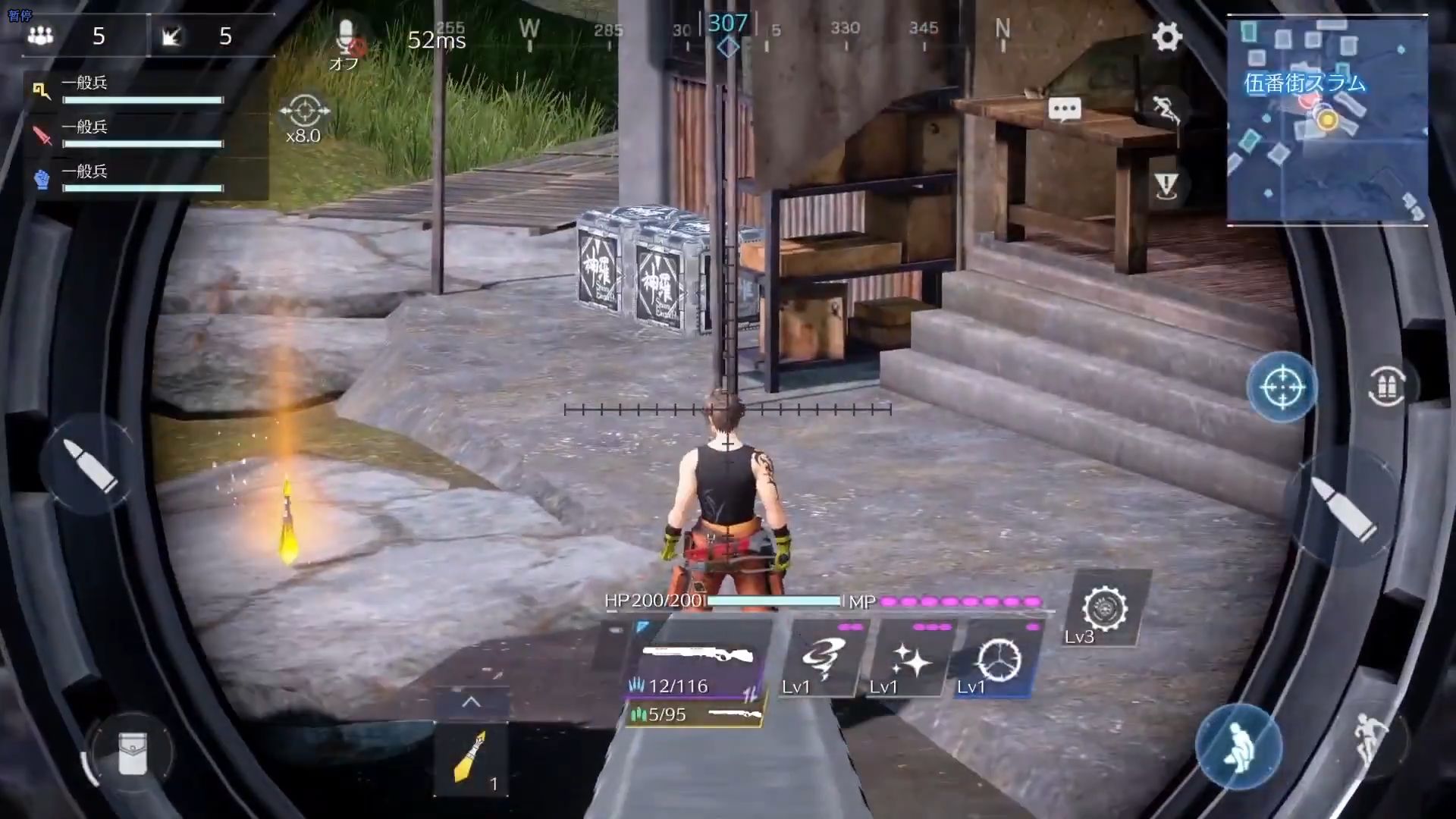Cast the Lv1 sparkle materia spell
The width and height of the screenshot is (1456, 819).
tap(911, 661)
